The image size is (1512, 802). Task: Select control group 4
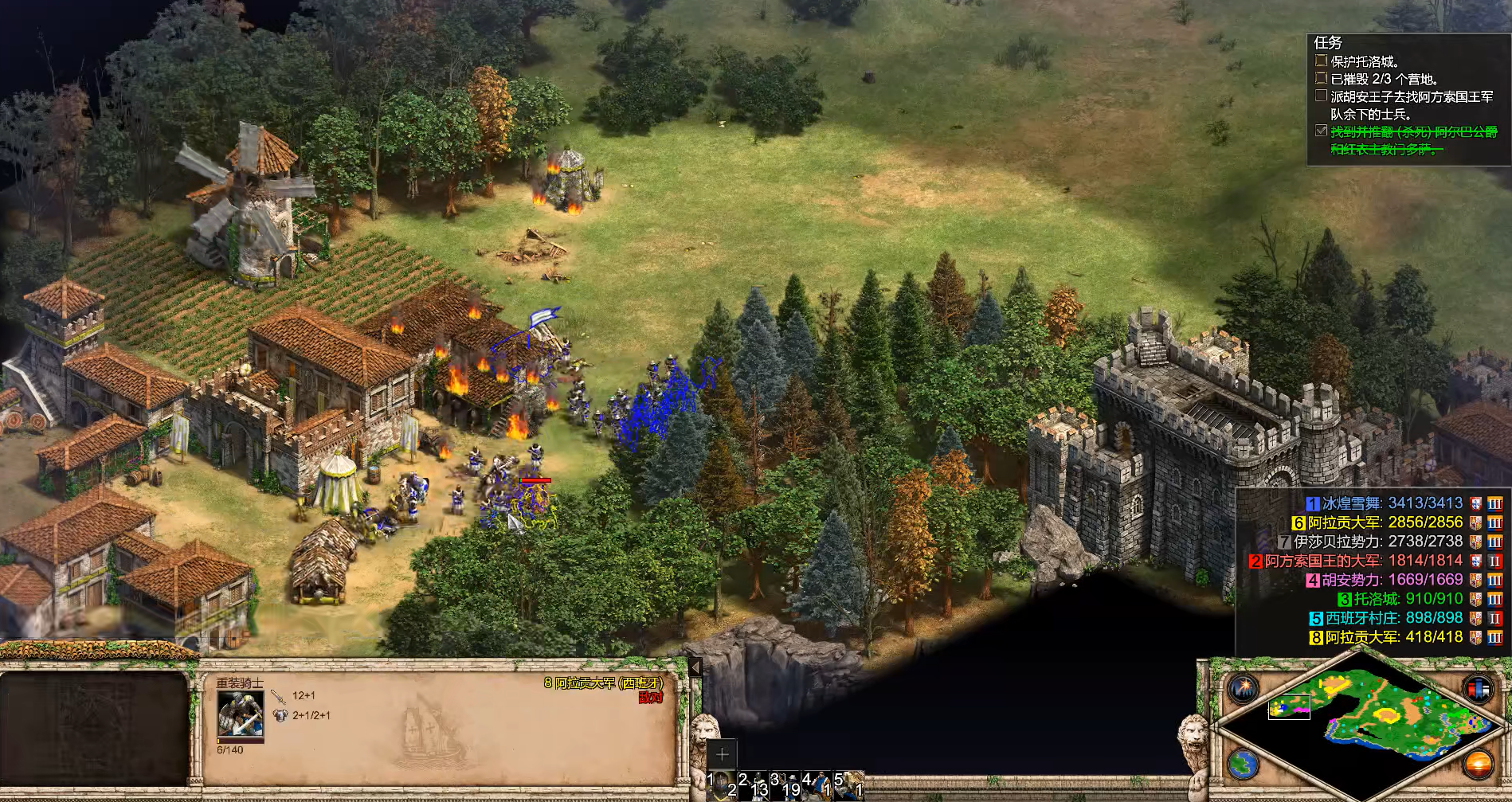pos(817,784)
